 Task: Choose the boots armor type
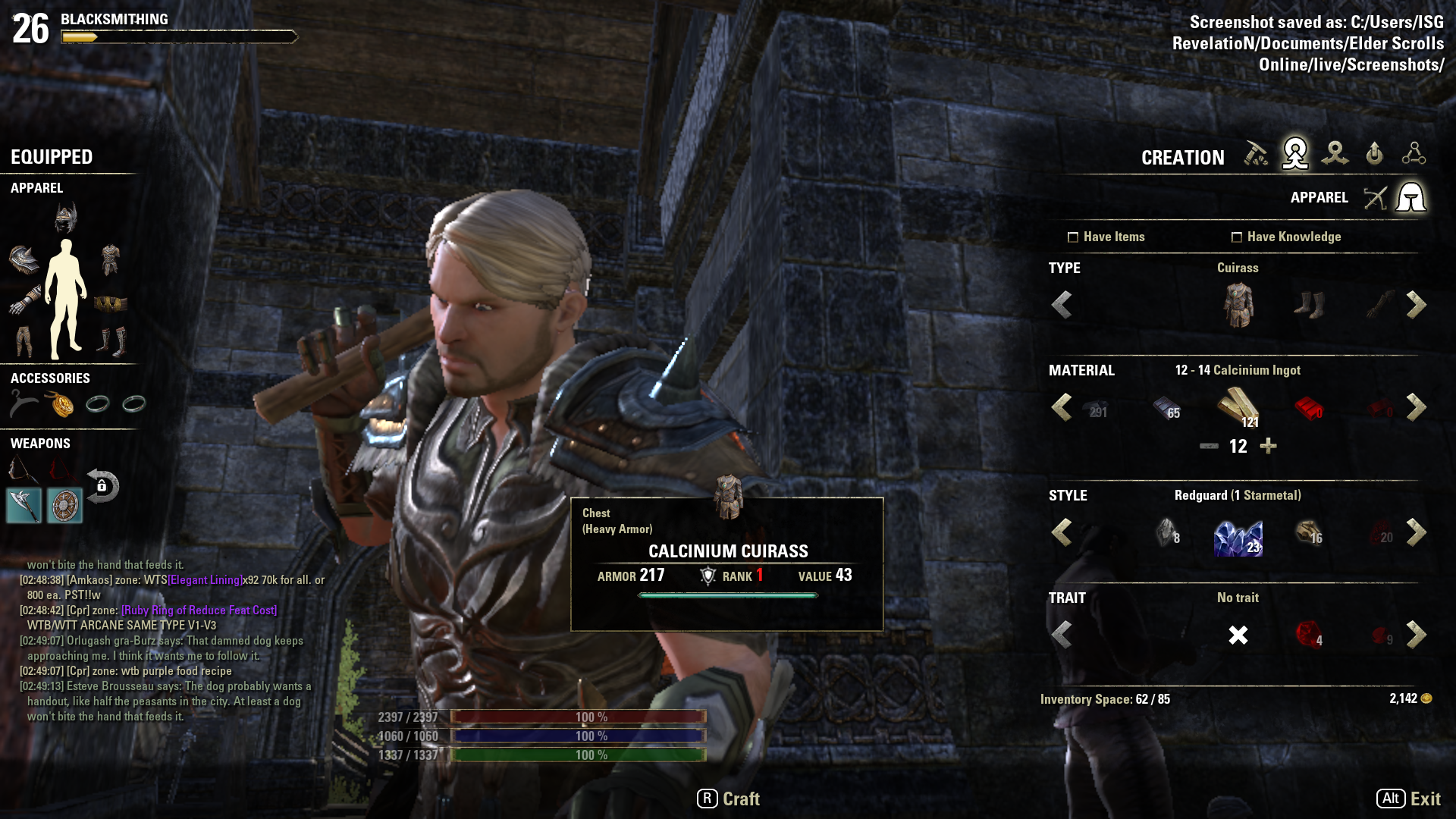tap(1309, 305)
